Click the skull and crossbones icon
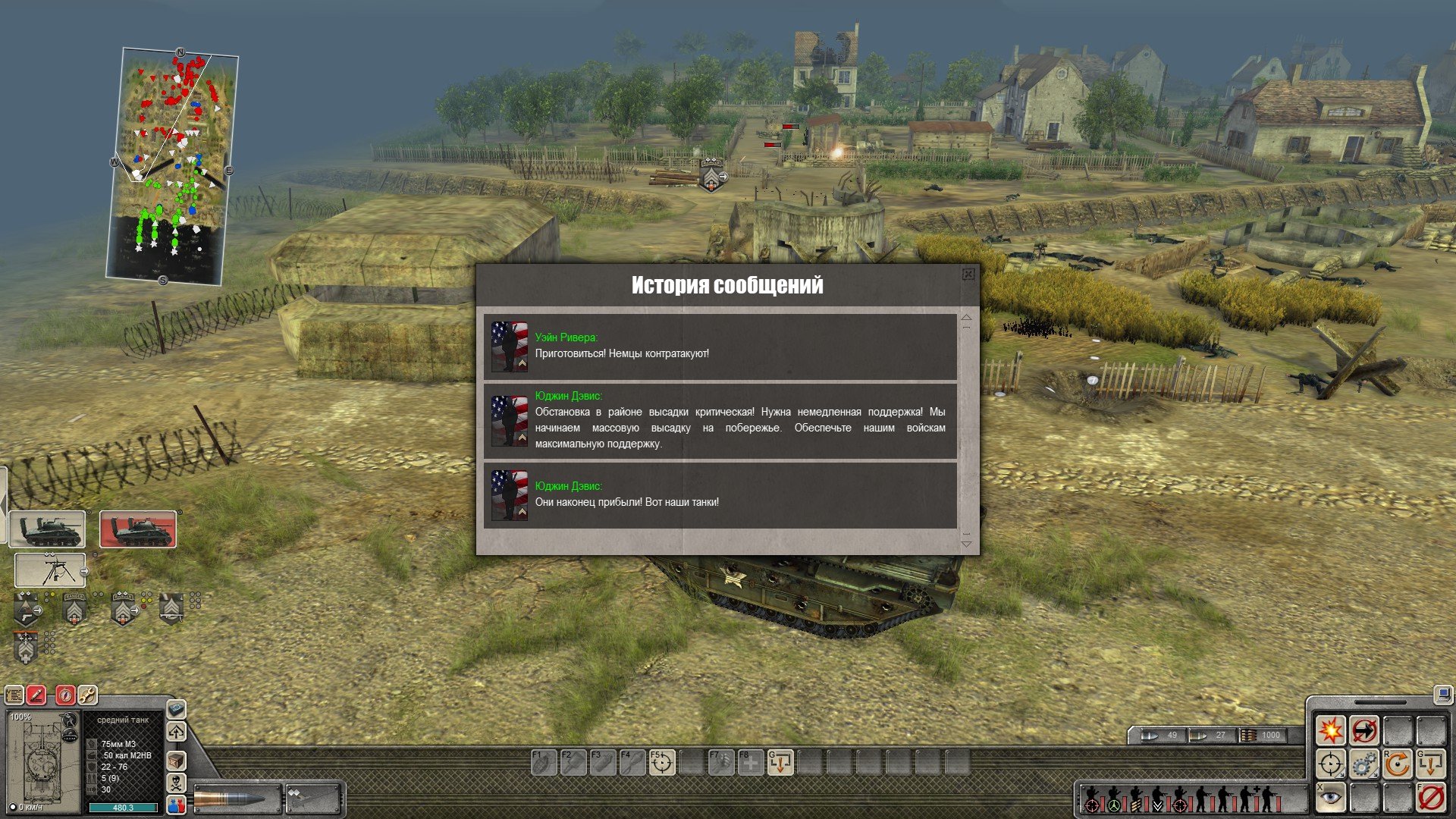 point(176,783)
